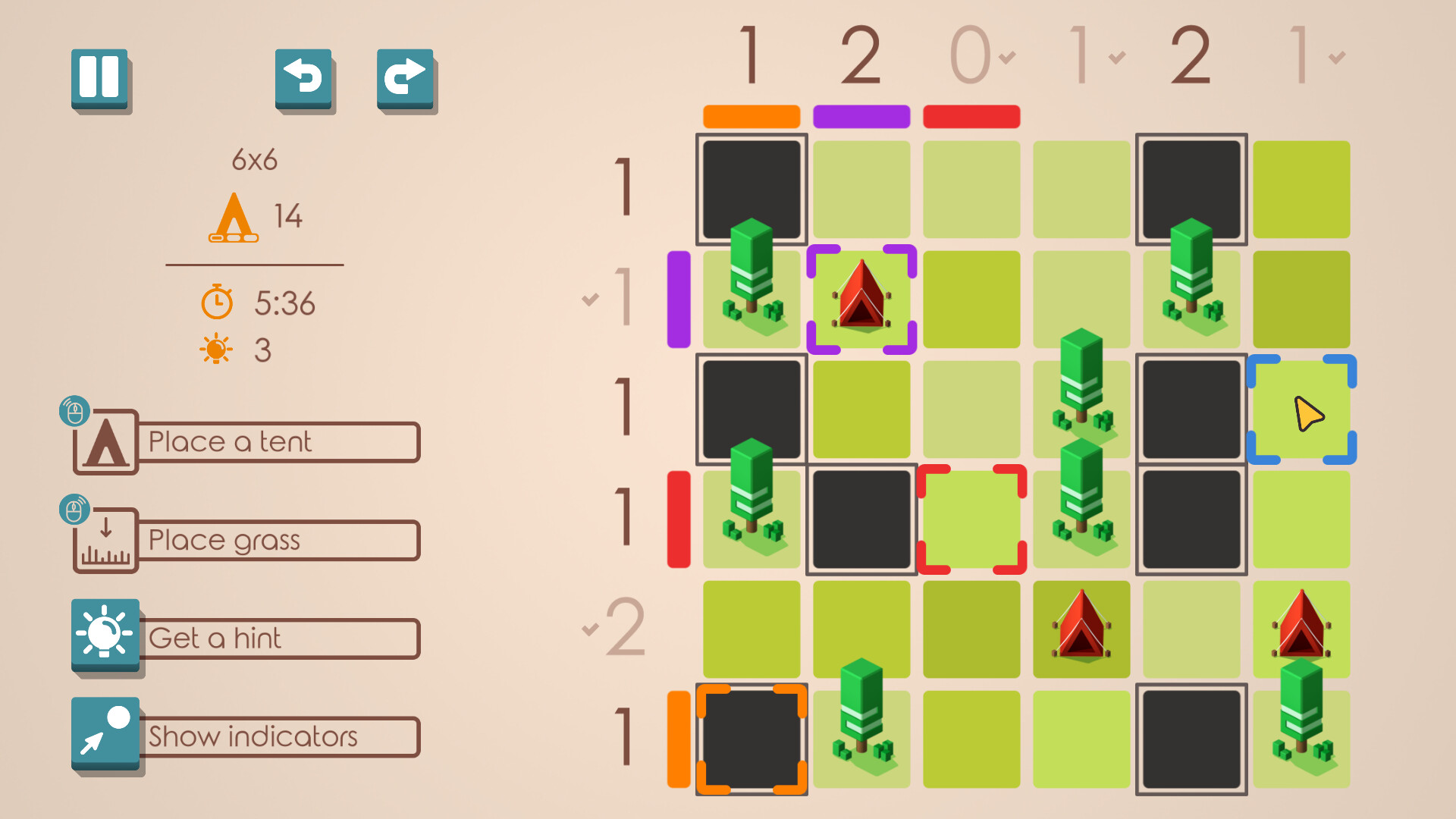The image size is (1456, 819).
Task: Click the stopwatch icon next to the timer
Action: [x=216, y=303]
